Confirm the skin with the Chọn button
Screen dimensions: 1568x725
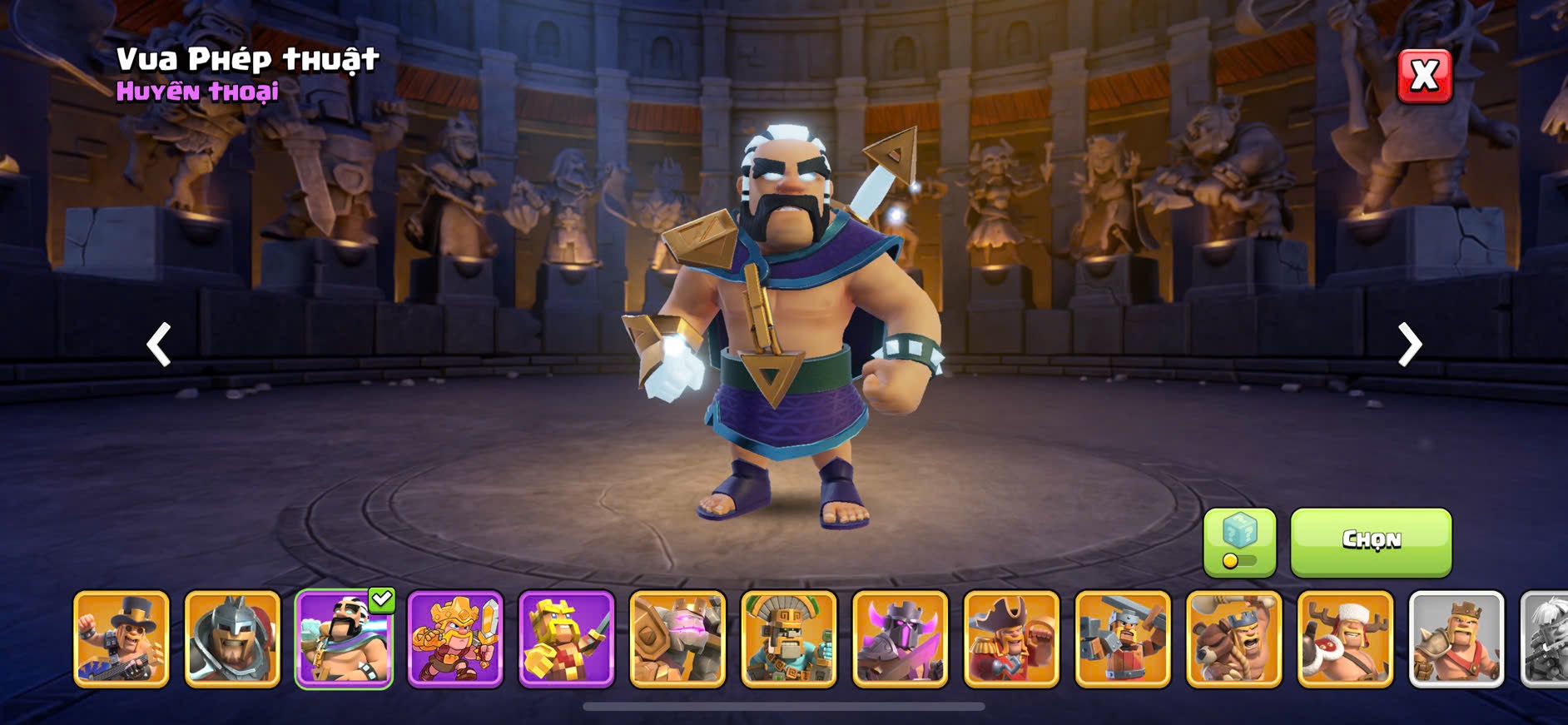click(1371, 542)
